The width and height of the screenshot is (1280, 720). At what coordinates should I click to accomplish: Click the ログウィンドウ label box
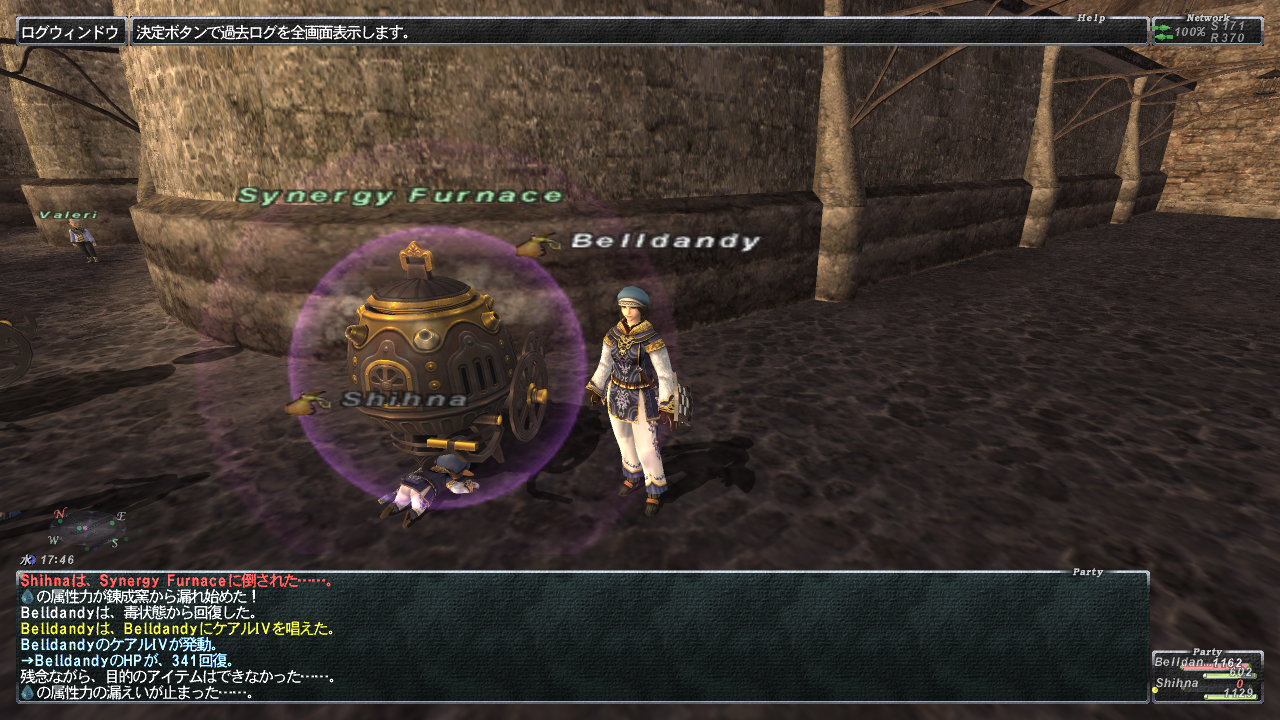[72, 32]
